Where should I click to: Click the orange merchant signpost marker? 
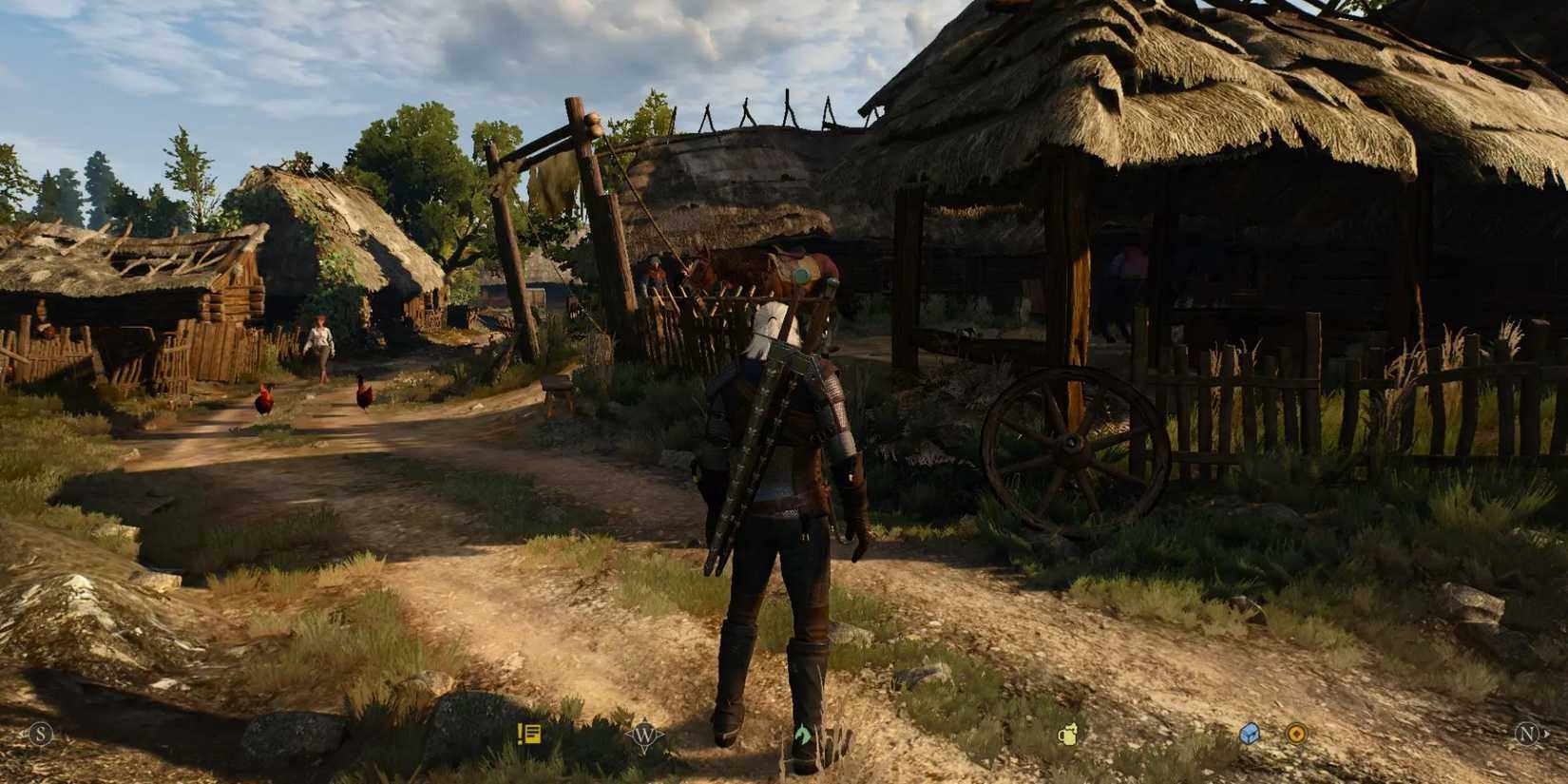[x=1296, y=733]
